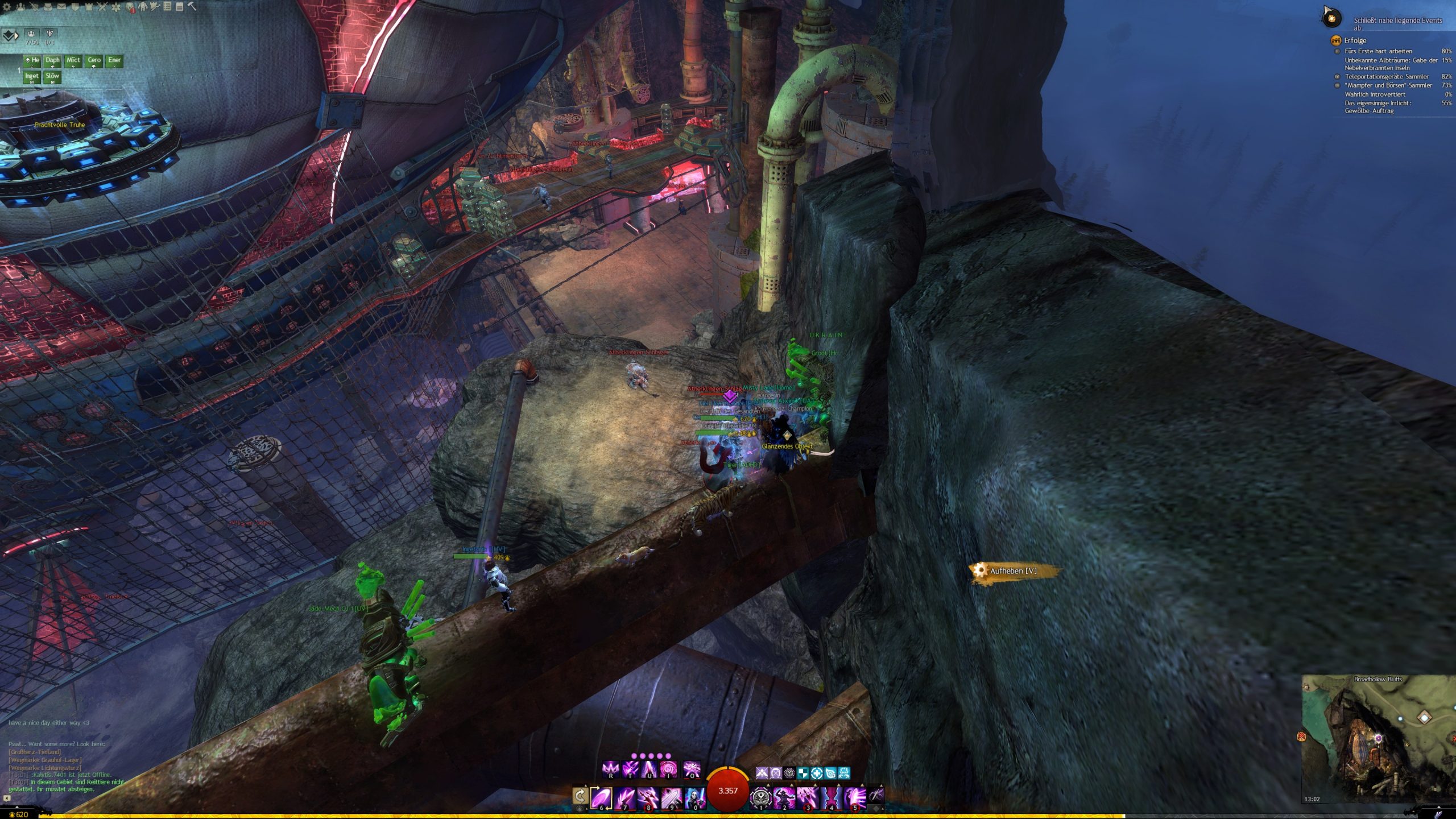The image size is (1456, 819).
Task: Use the spiral skill bound to I
Action: [x=668, y=770]
